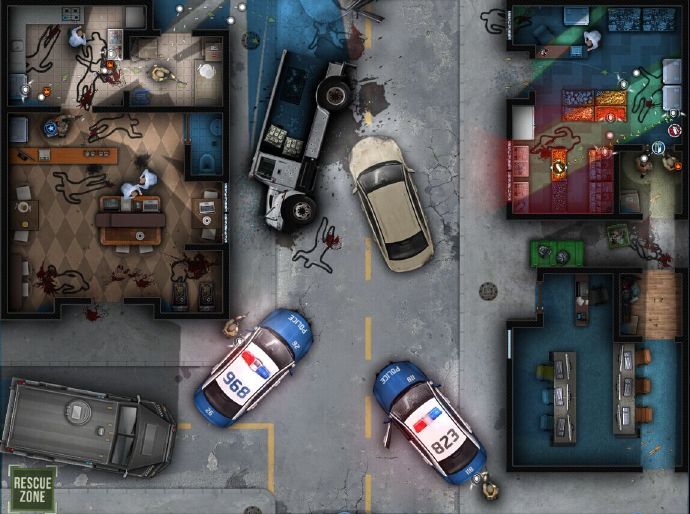This screenshot has width=690, height=514.
Task: Select the blue circular door action icon
Action: [659, 148]
